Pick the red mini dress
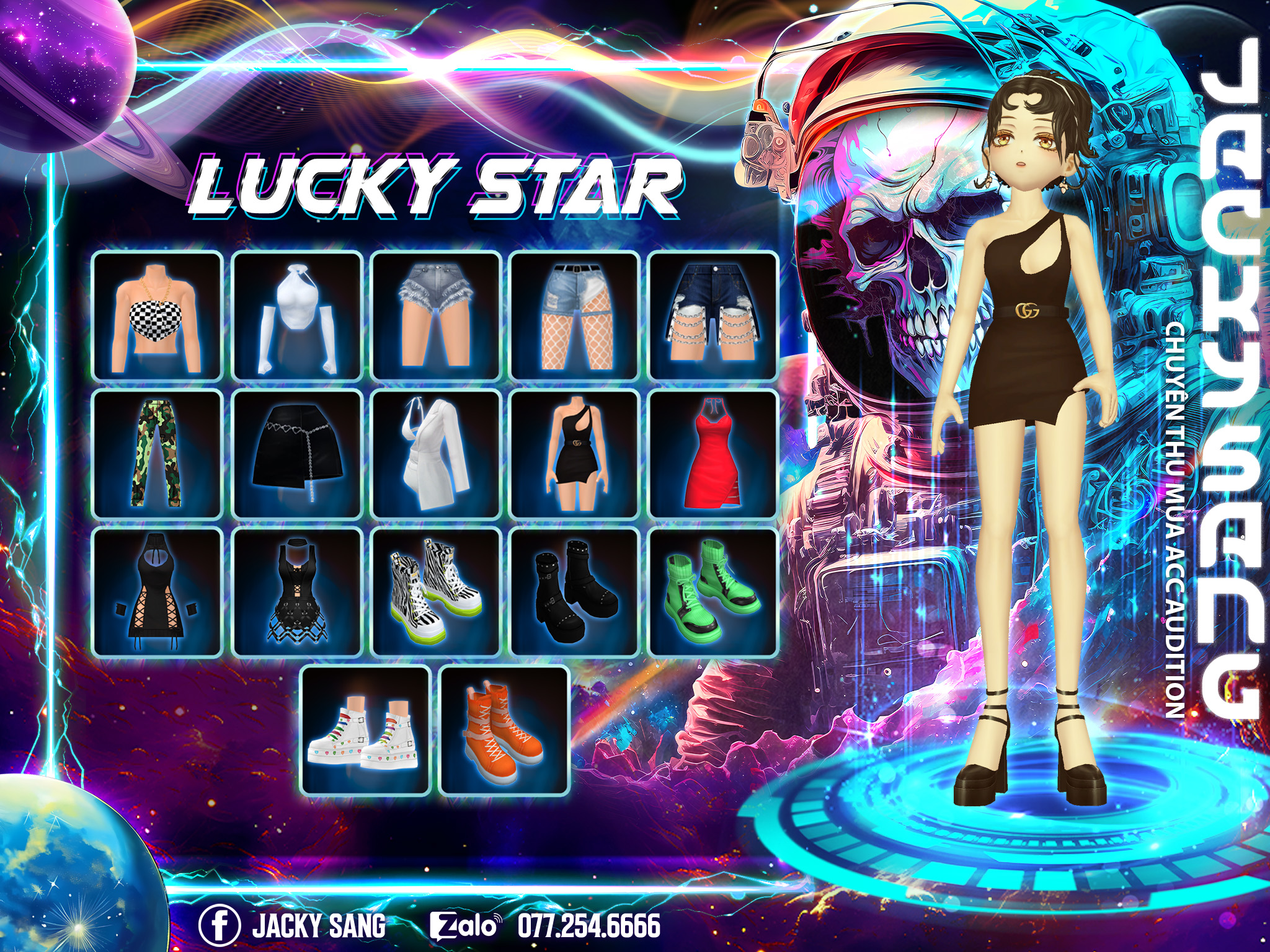The height and width of the screenshot is (952, 1270). coord(713,454)
